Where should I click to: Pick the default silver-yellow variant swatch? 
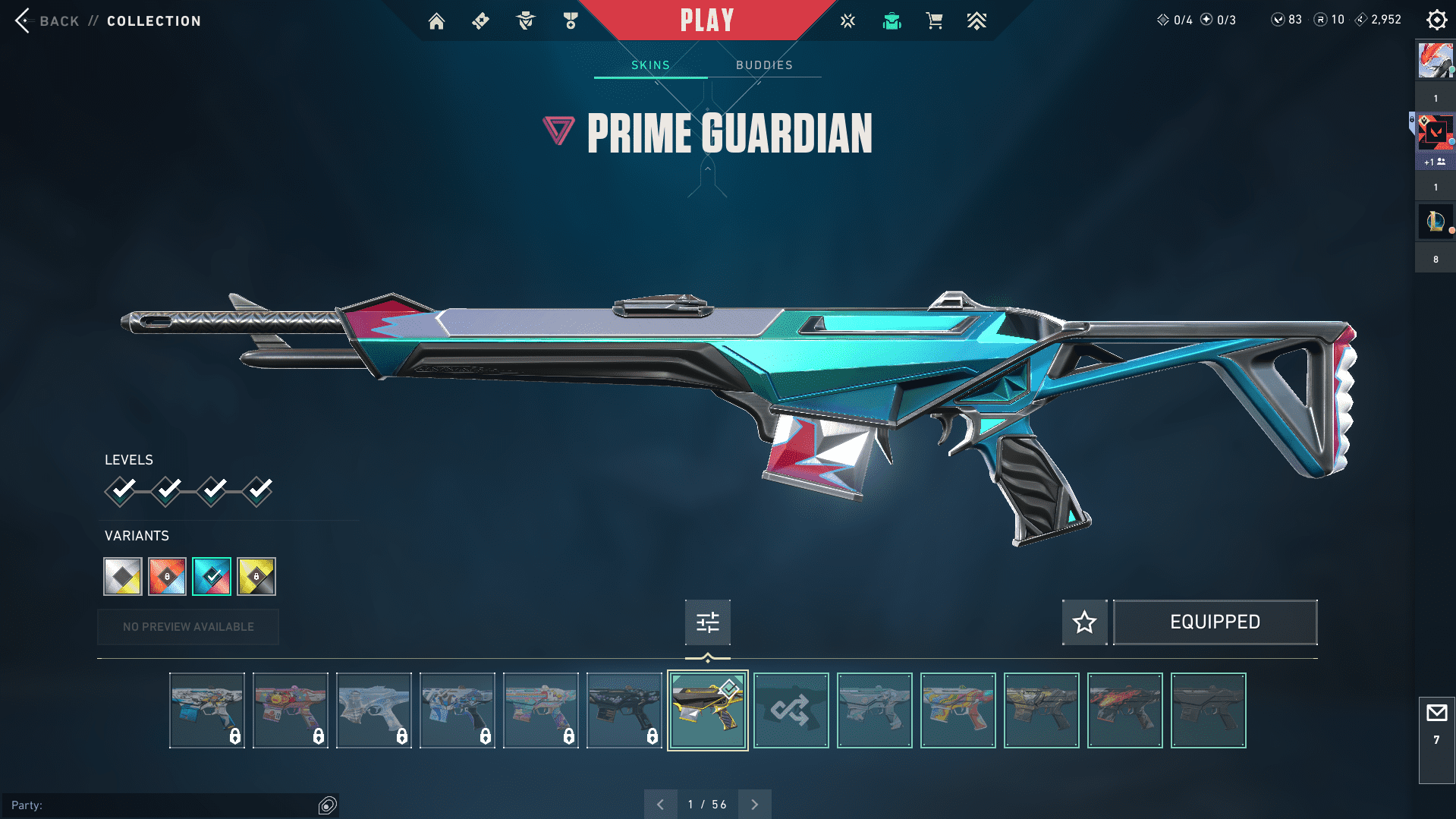pyautogui.click(x=123, y=576)
